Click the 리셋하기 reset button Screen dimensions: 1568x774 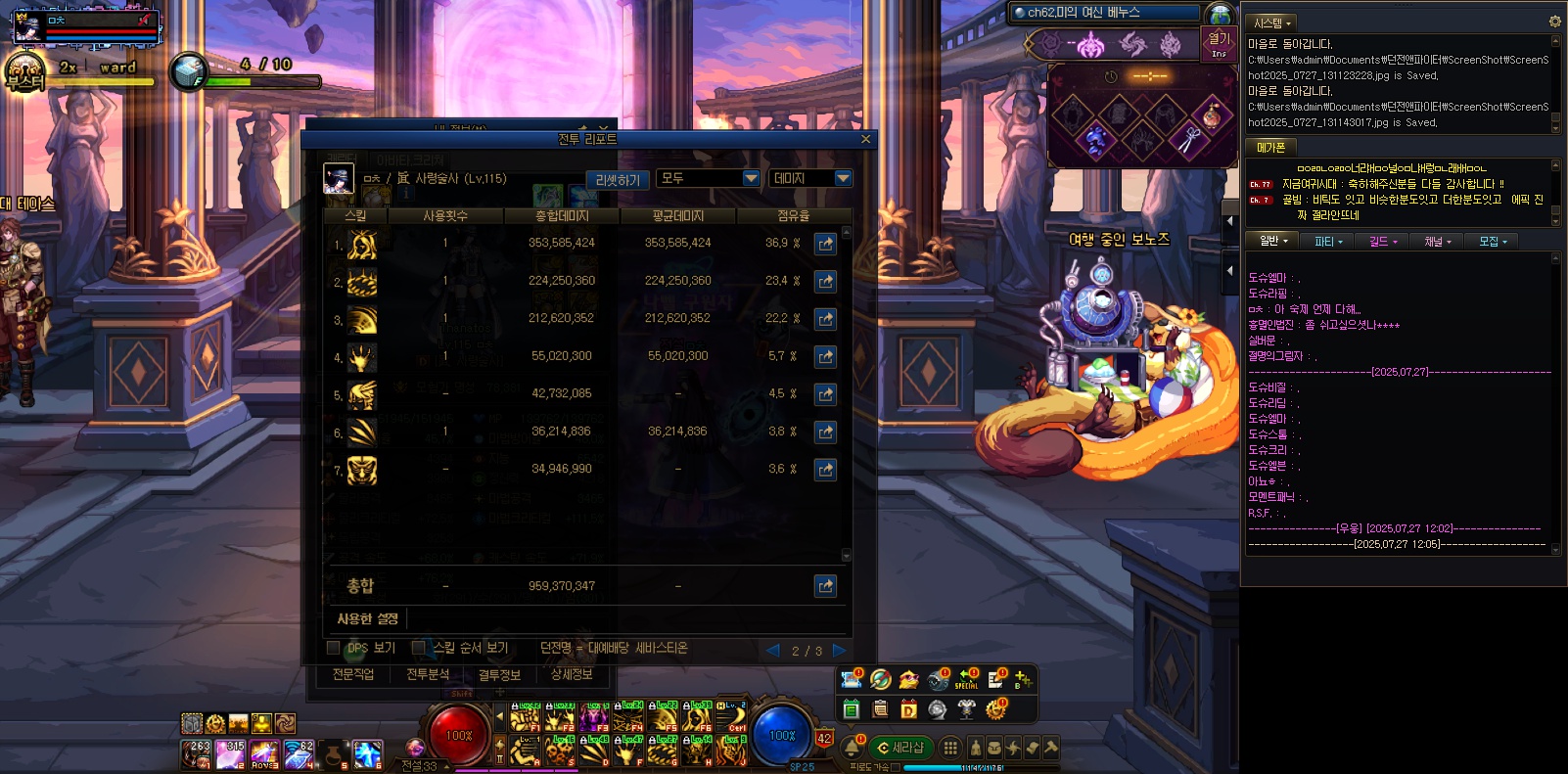click(x=618, y=180)
